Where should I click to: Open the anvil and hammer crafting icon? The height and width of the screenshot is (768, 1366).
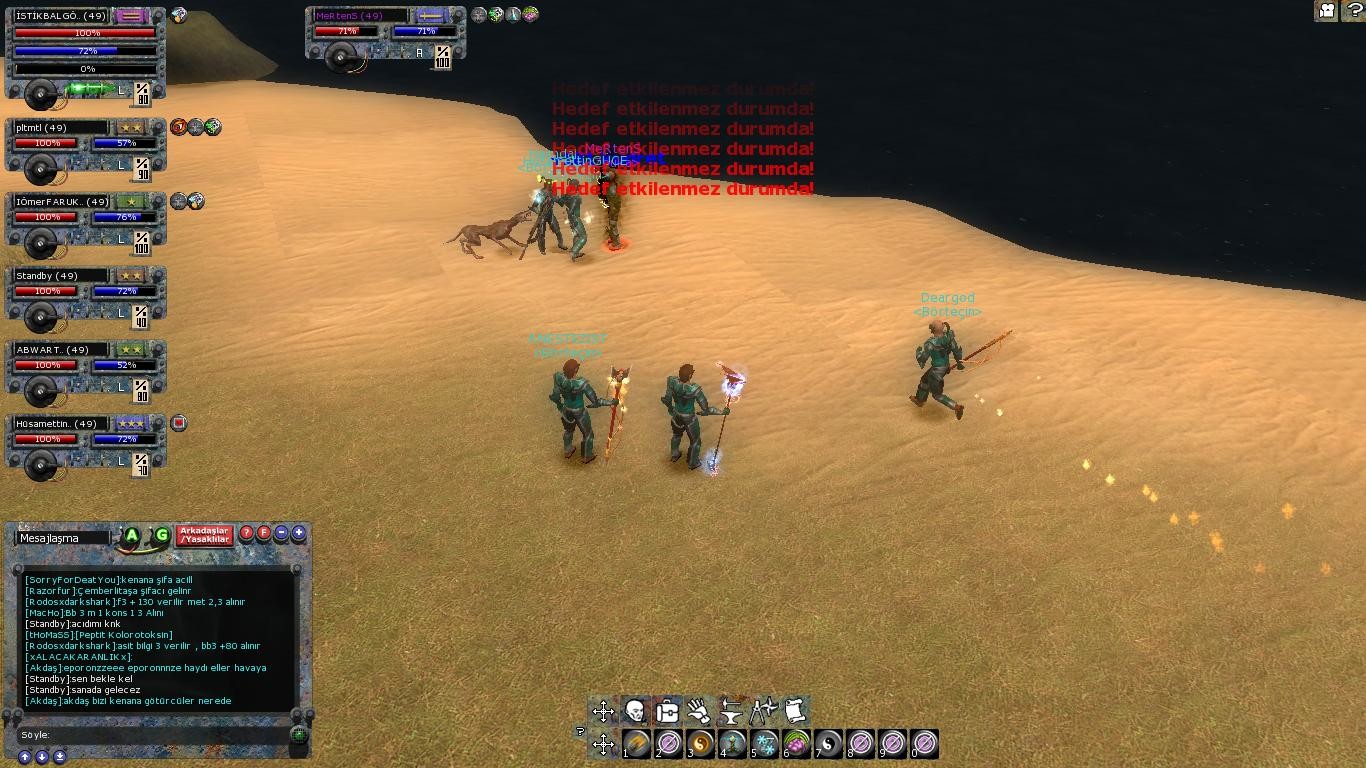click(731, 711)
